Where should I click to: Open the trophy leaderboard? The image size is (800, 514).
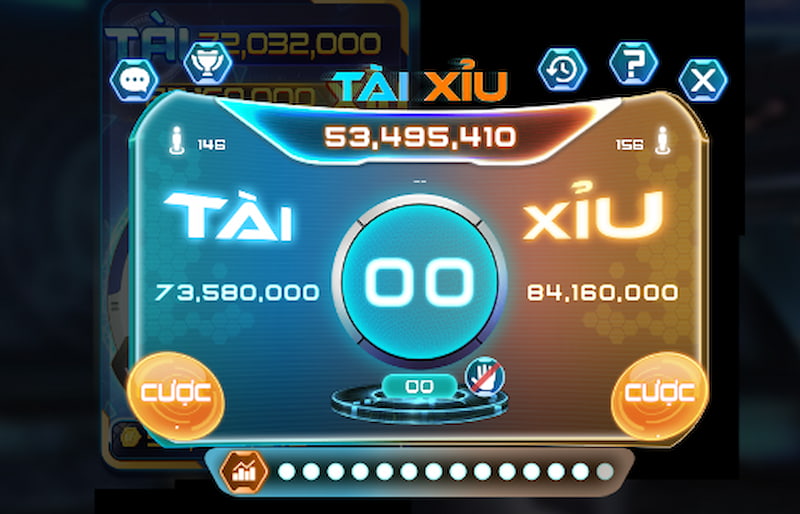pos(208,61)
